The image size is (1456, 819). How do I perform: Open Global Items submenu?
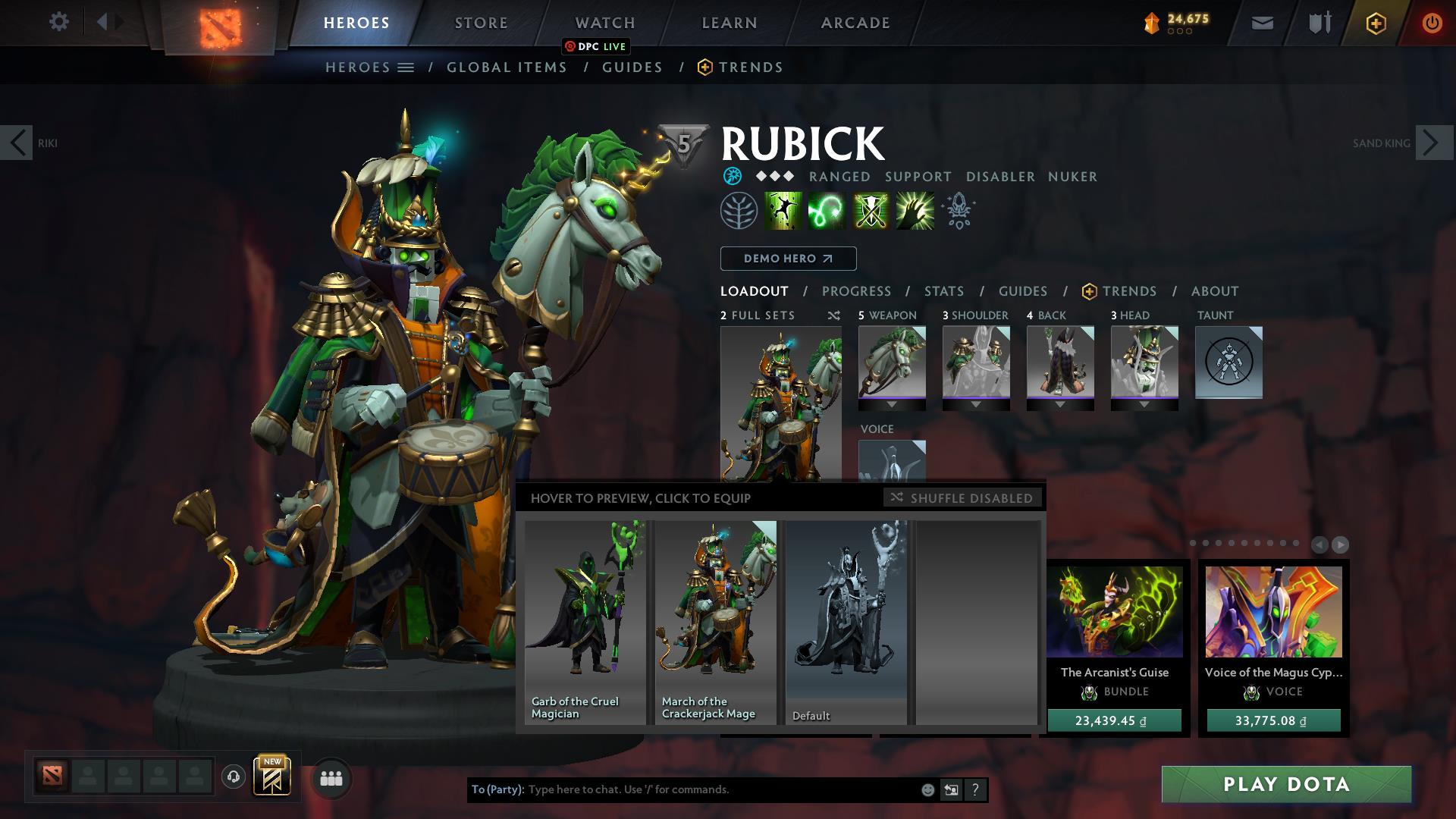pyautogui.click(x=507, y=67)
